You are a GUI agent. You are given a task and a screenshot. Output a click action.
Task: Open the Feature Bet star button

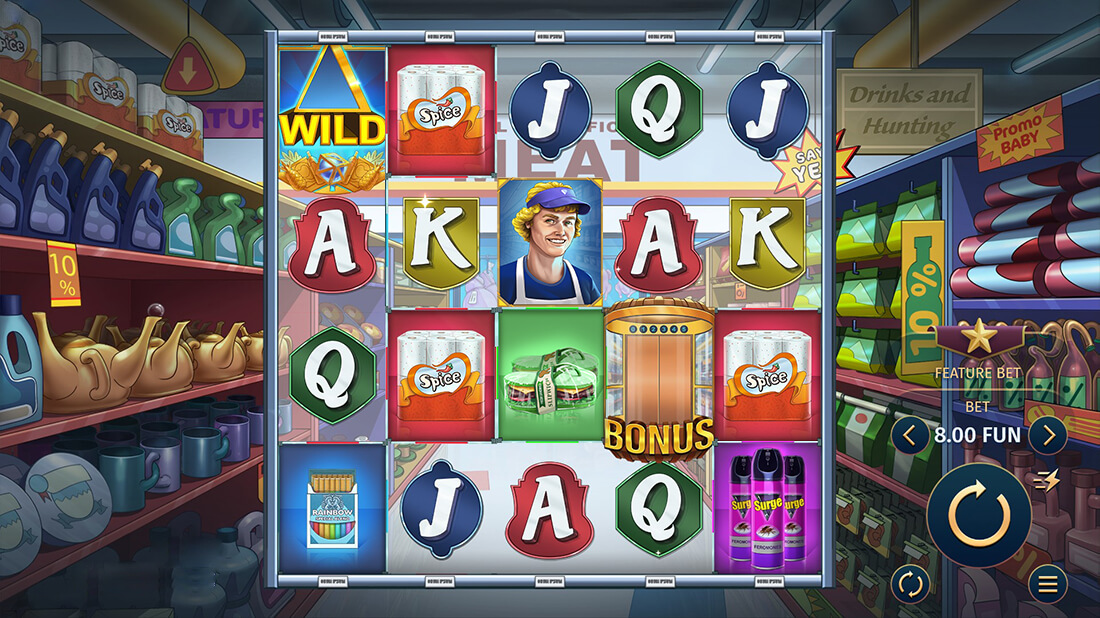[x=978, y=338]
